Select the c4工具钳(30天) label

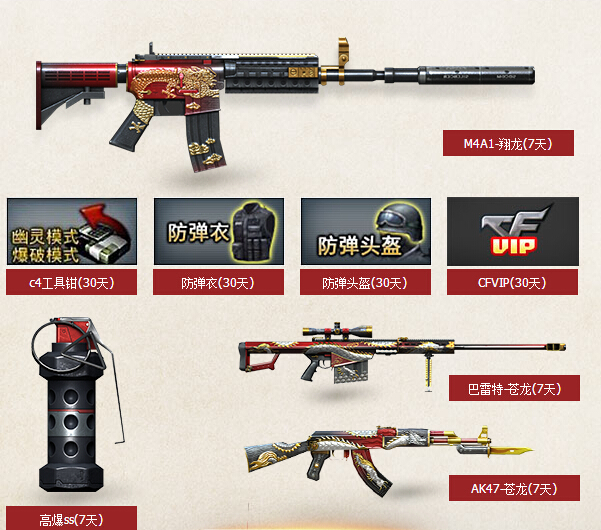tap(71, 283)
